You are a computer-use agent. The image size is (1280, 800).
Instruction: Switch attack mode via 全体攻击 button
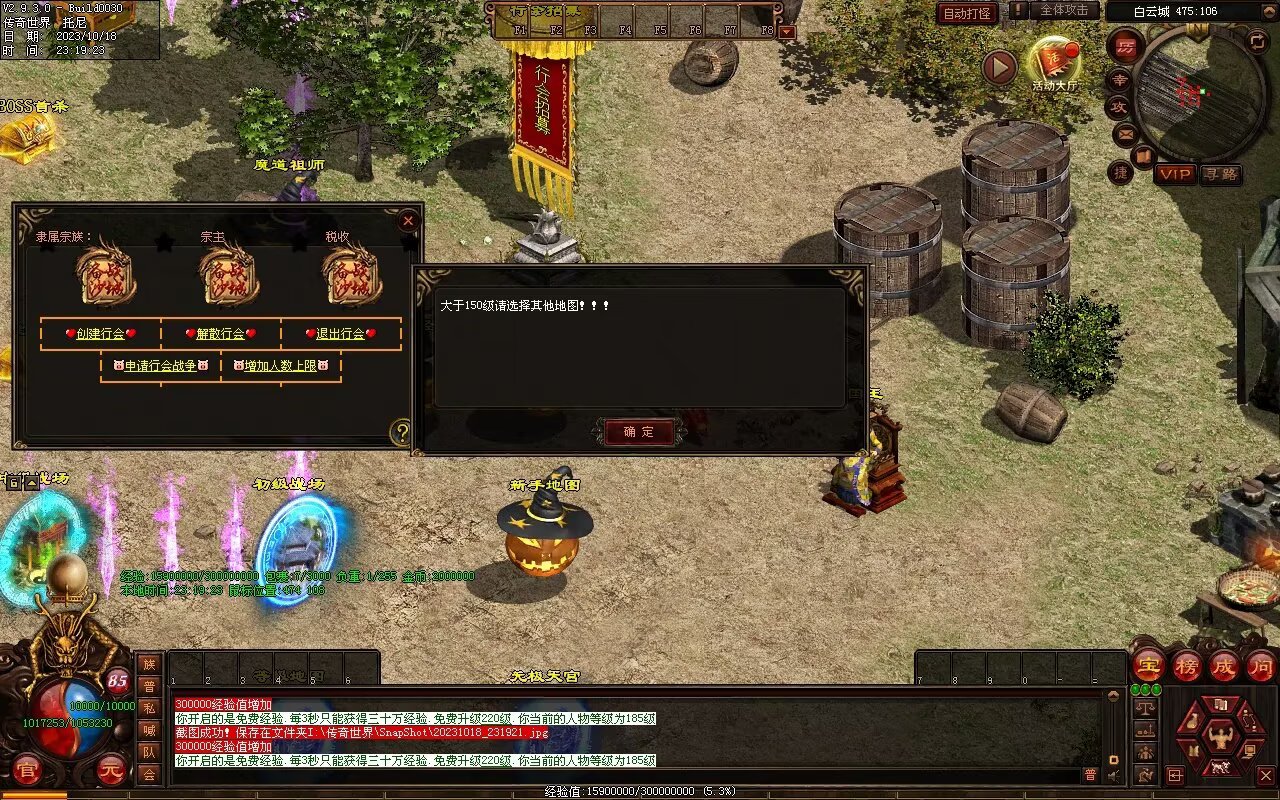(1064, 11)
